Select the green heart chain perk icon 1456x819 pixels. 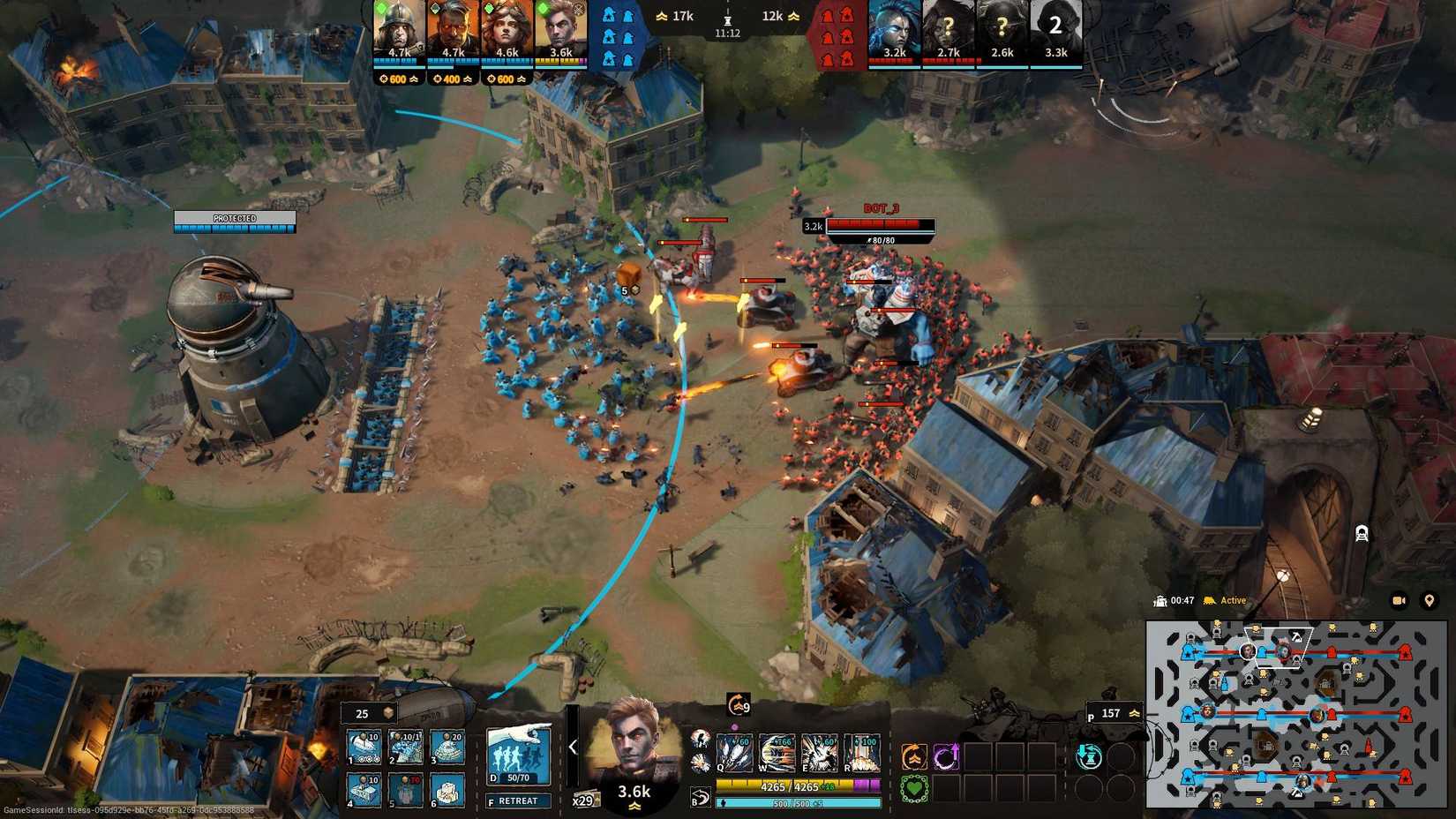point(914,788)
